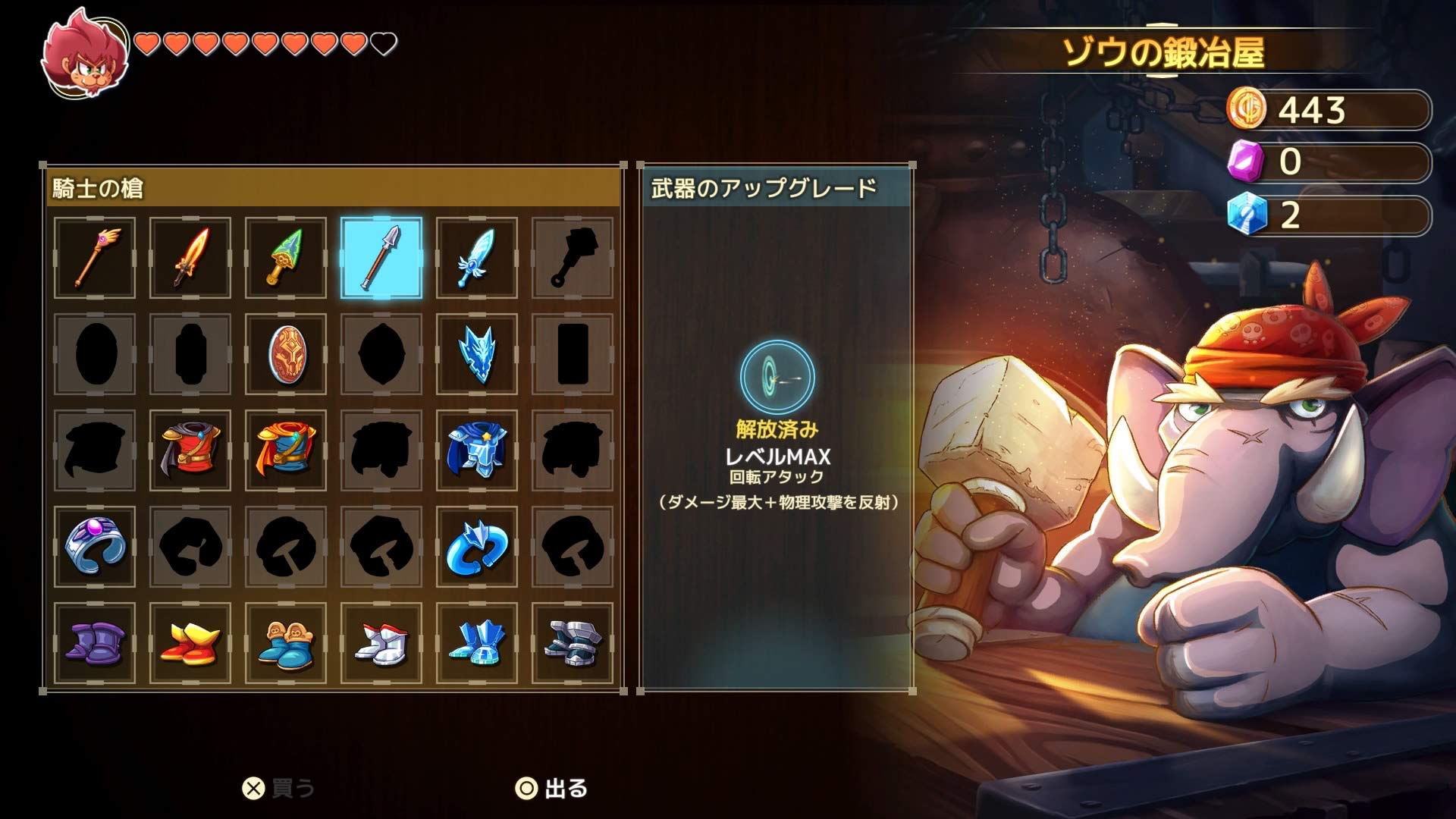
Task: Select the flaming sword weapon icon
Action: tap(190, 258)
